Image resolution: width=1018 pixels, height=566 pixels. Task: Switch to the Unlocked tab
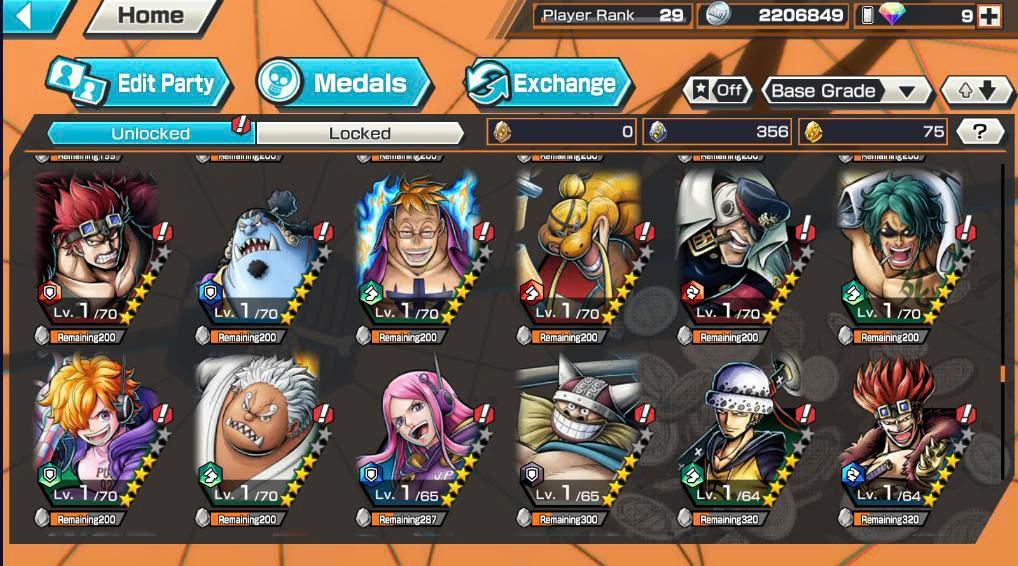(151, 133)
